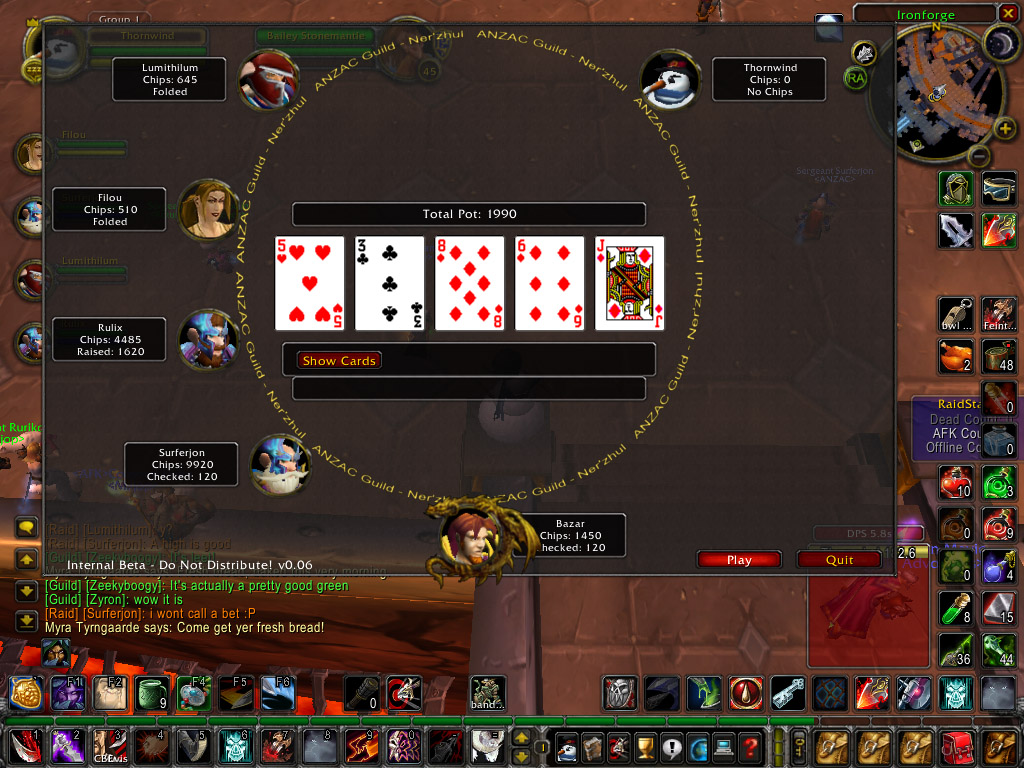Select the 5 of hearts card
Screen dimensions: 1024x768
(x=309, y=283)
